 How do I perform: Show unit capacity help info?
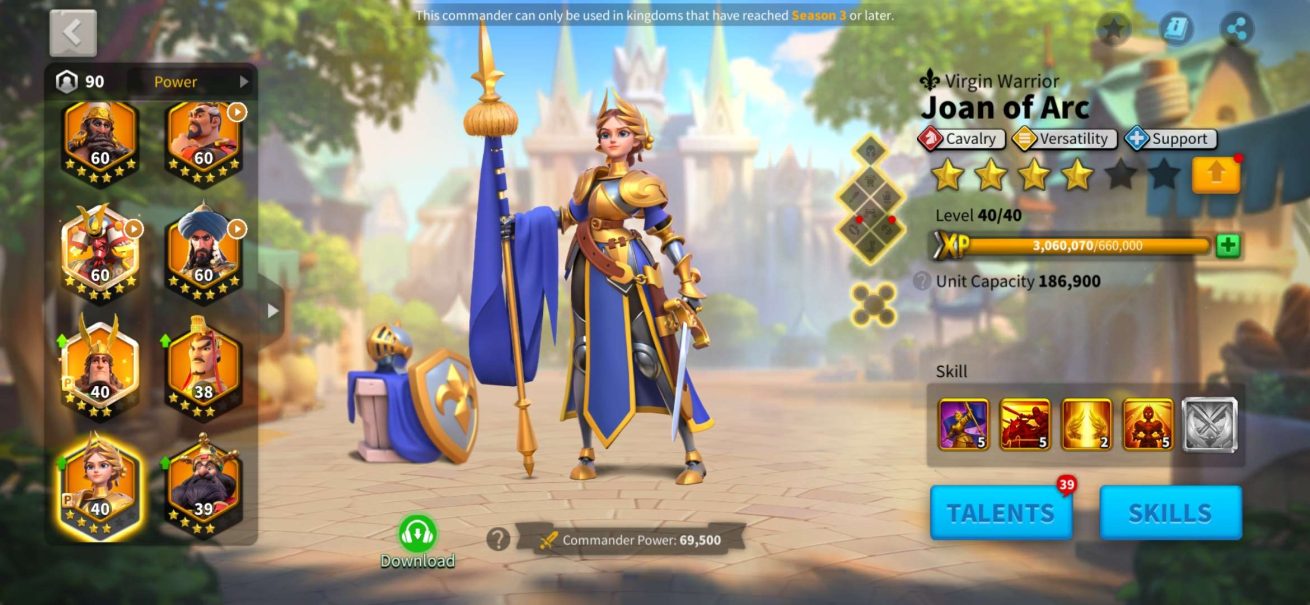pyautogui.click(x=922, y=282)
